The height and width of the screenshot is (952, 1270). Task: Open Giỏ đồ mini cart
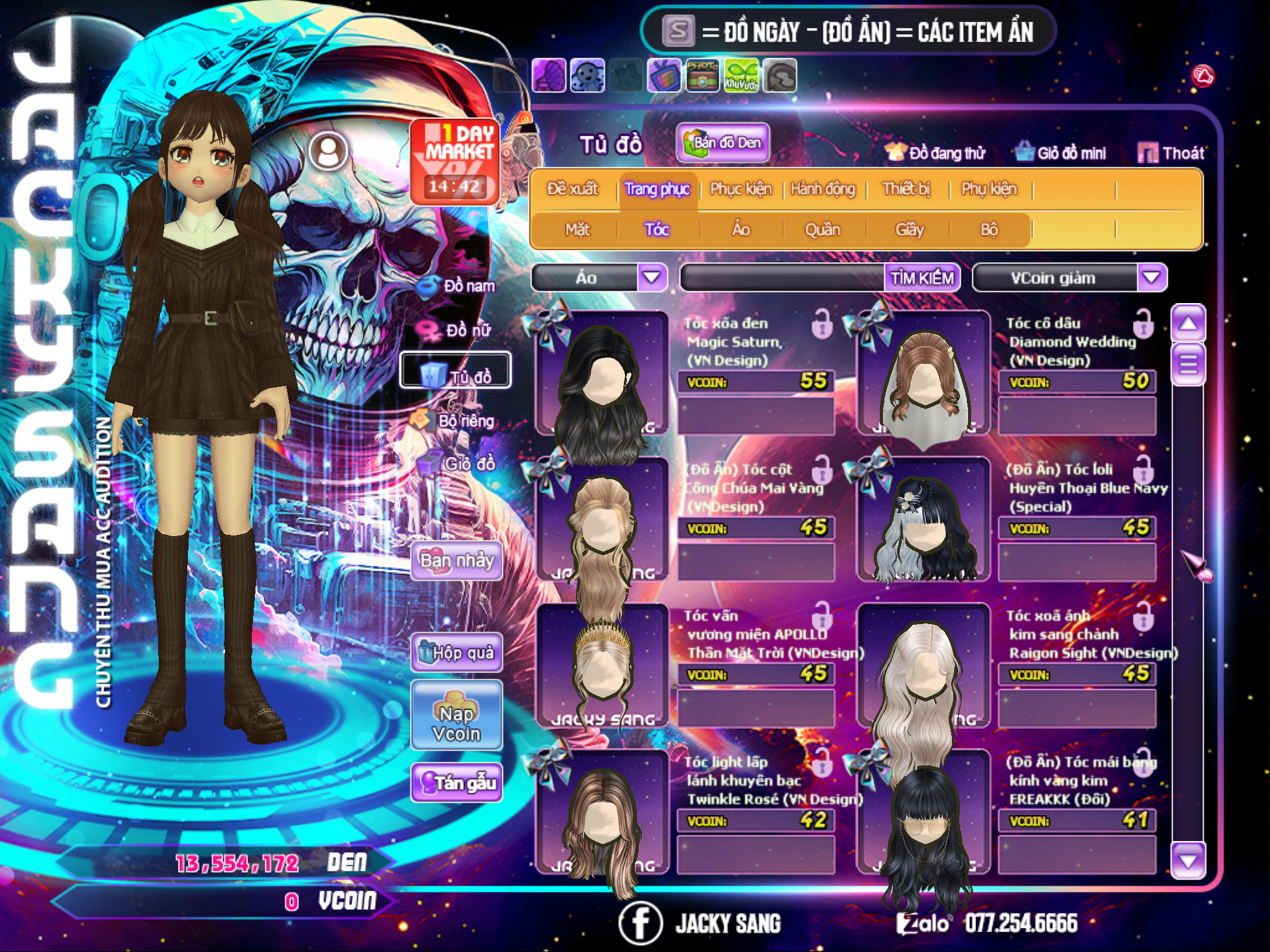(1061, 153)
